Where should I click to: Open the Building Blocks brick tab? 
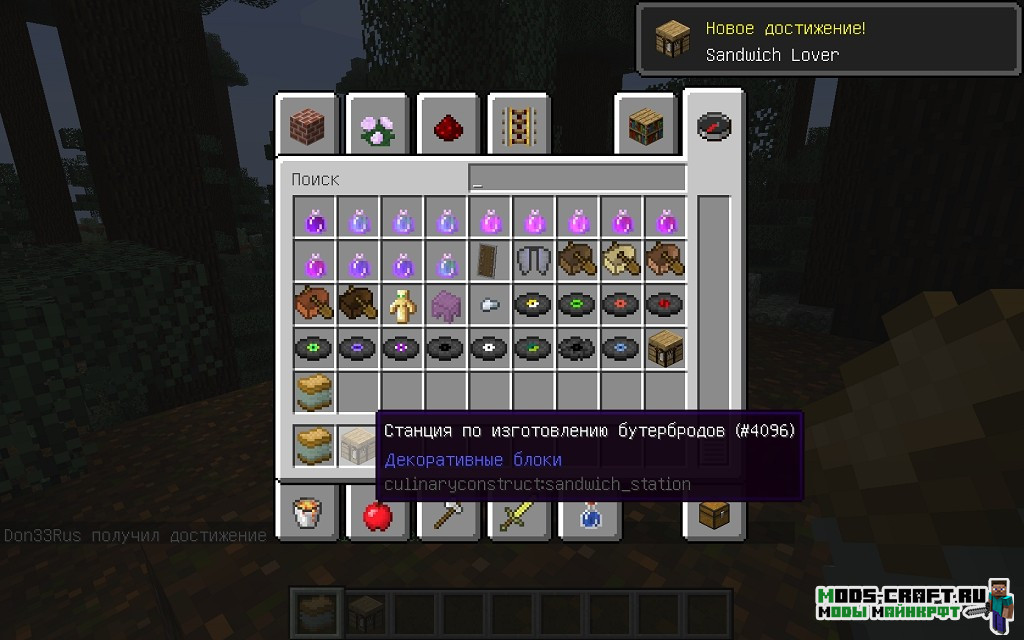coord(306,125)
